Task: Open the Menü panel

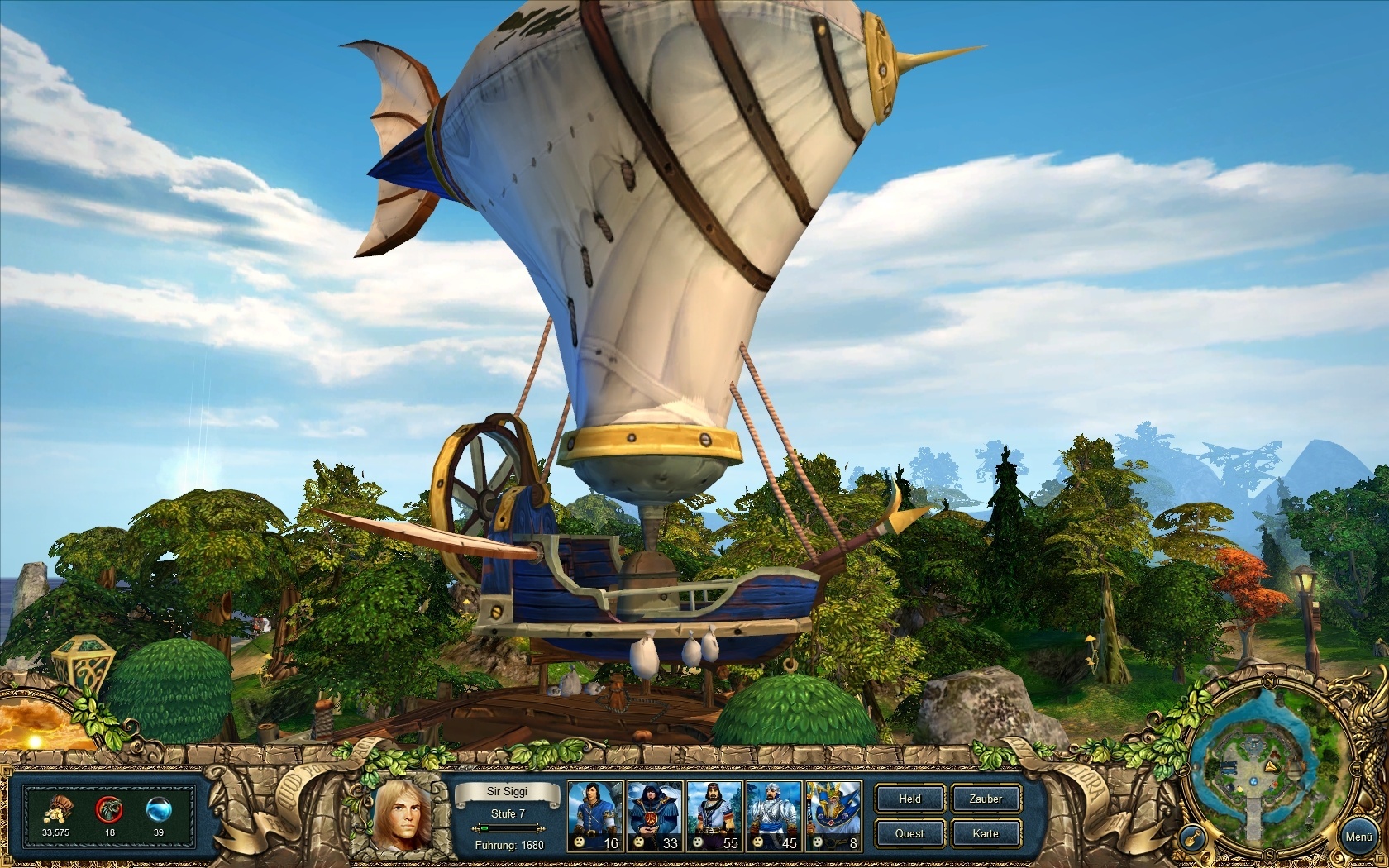Action: (x=1359, y=836)
